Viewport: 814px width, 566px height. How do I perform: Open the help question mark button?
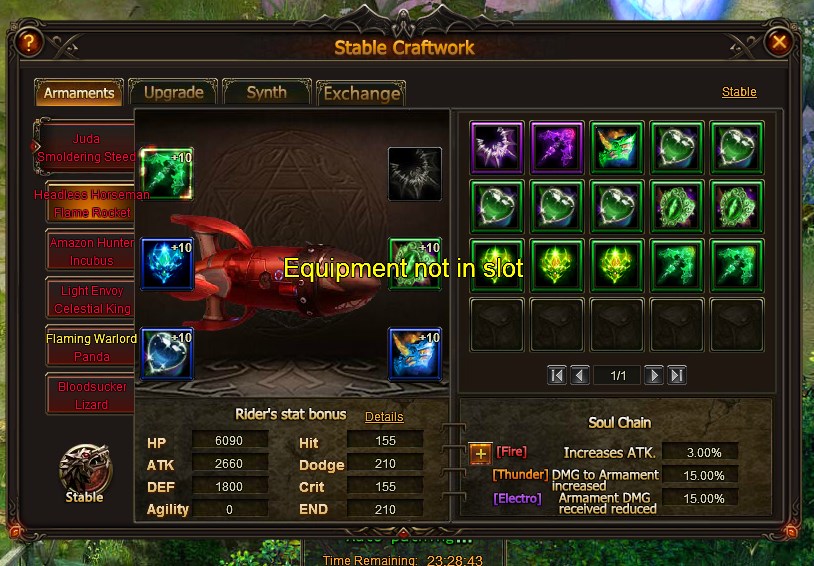(x=30, y=42)
